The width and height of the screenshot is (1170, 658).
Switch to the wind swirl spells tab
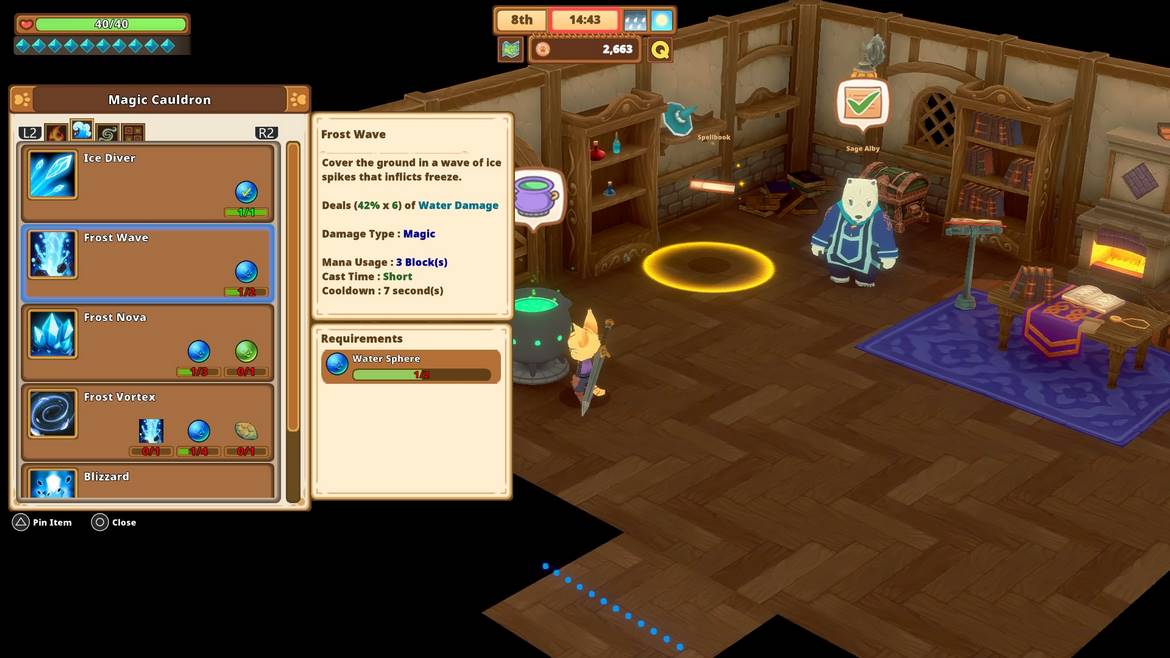107,132
